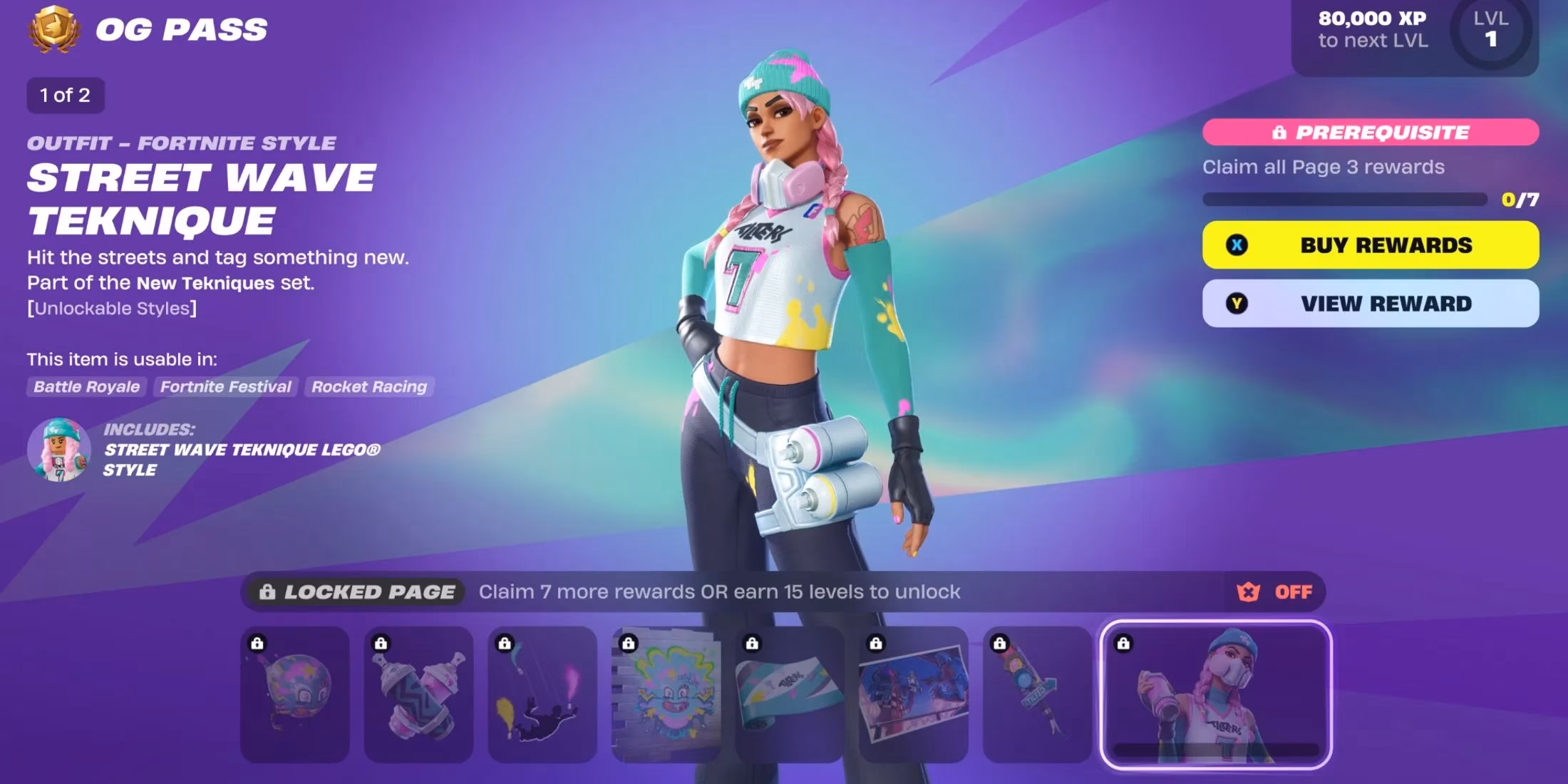Click the lock icon on the Locked Page banner
The height and width of the screenshot is (784, 1568).
[x=268, y=591]
